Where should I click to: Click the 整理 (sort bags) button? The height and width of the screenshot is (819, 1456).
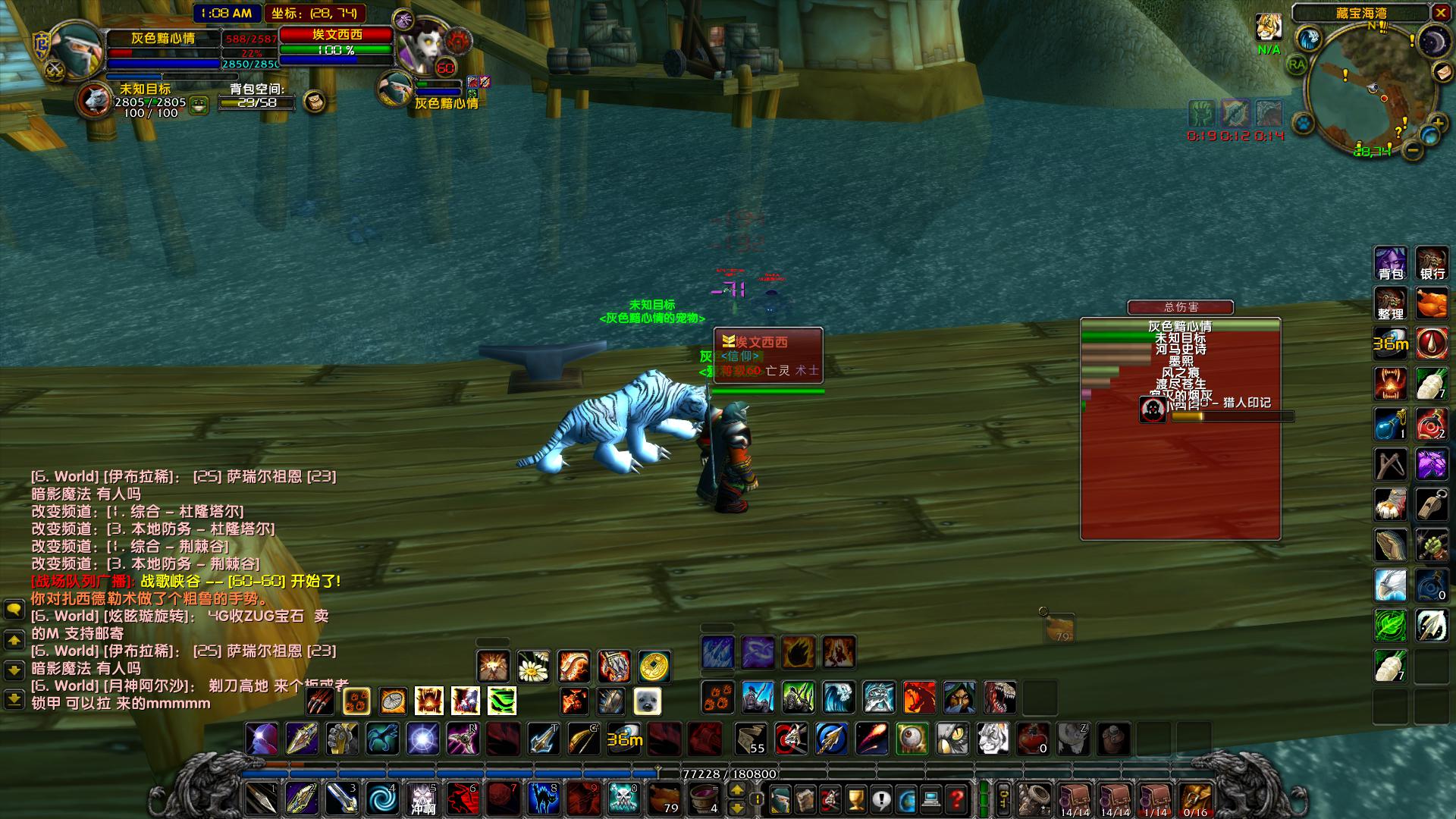1391,303
